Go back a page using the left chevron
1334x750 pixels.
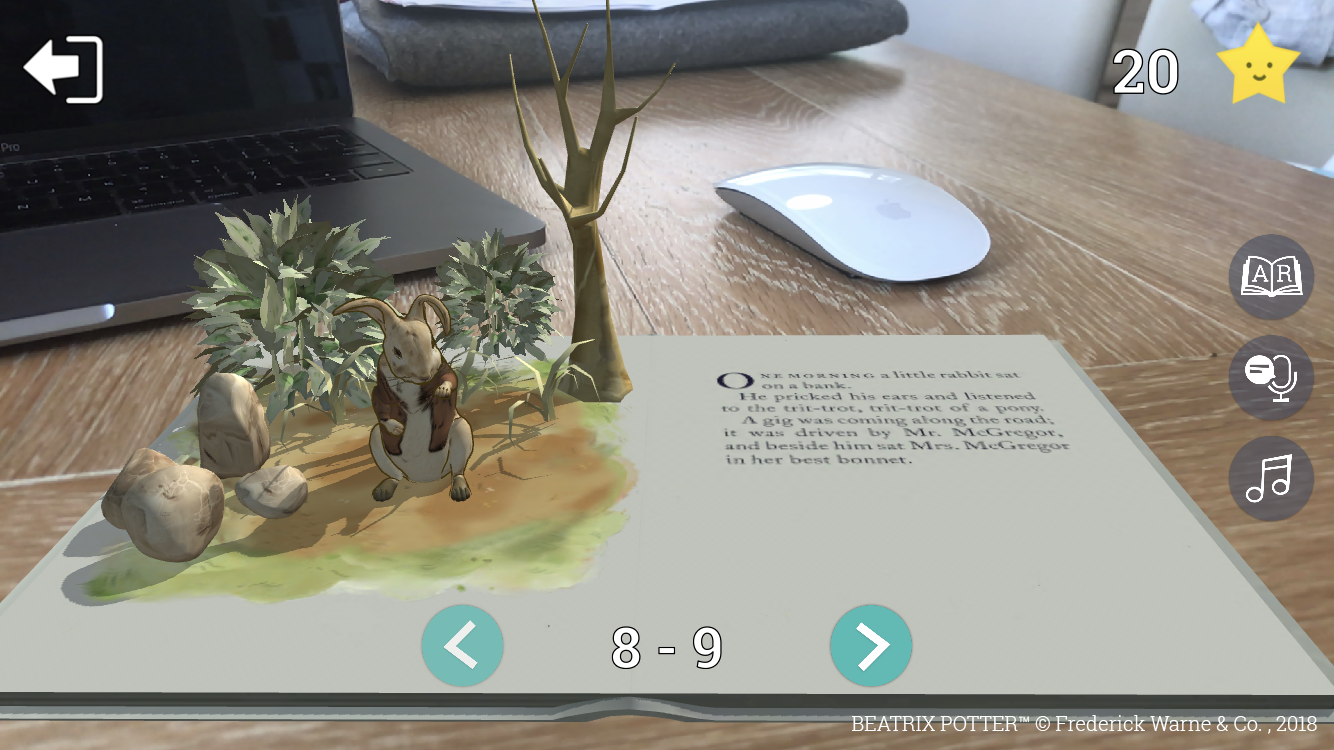tap(462, 646)
